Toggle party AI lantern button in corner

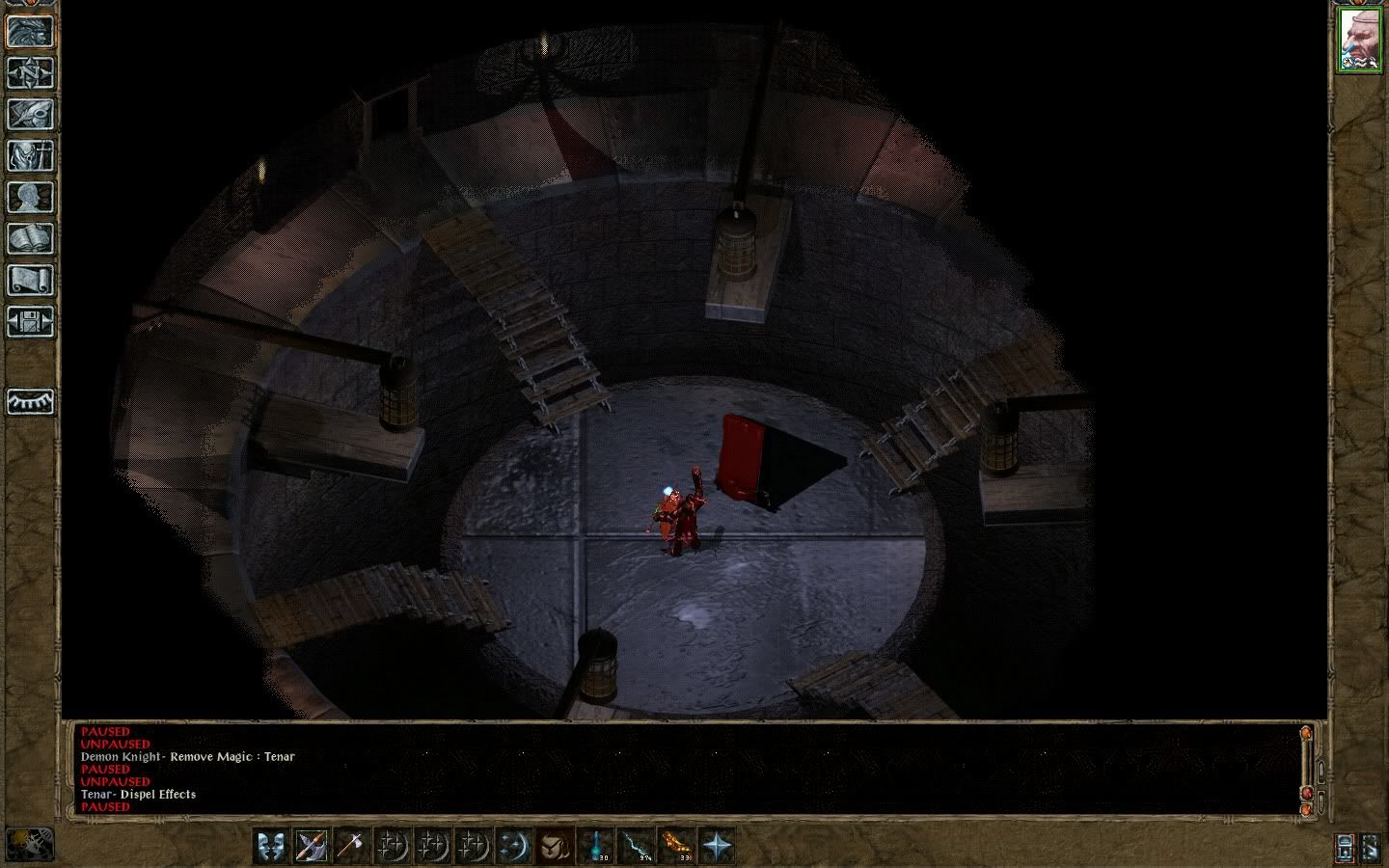tap(1345, 847)
